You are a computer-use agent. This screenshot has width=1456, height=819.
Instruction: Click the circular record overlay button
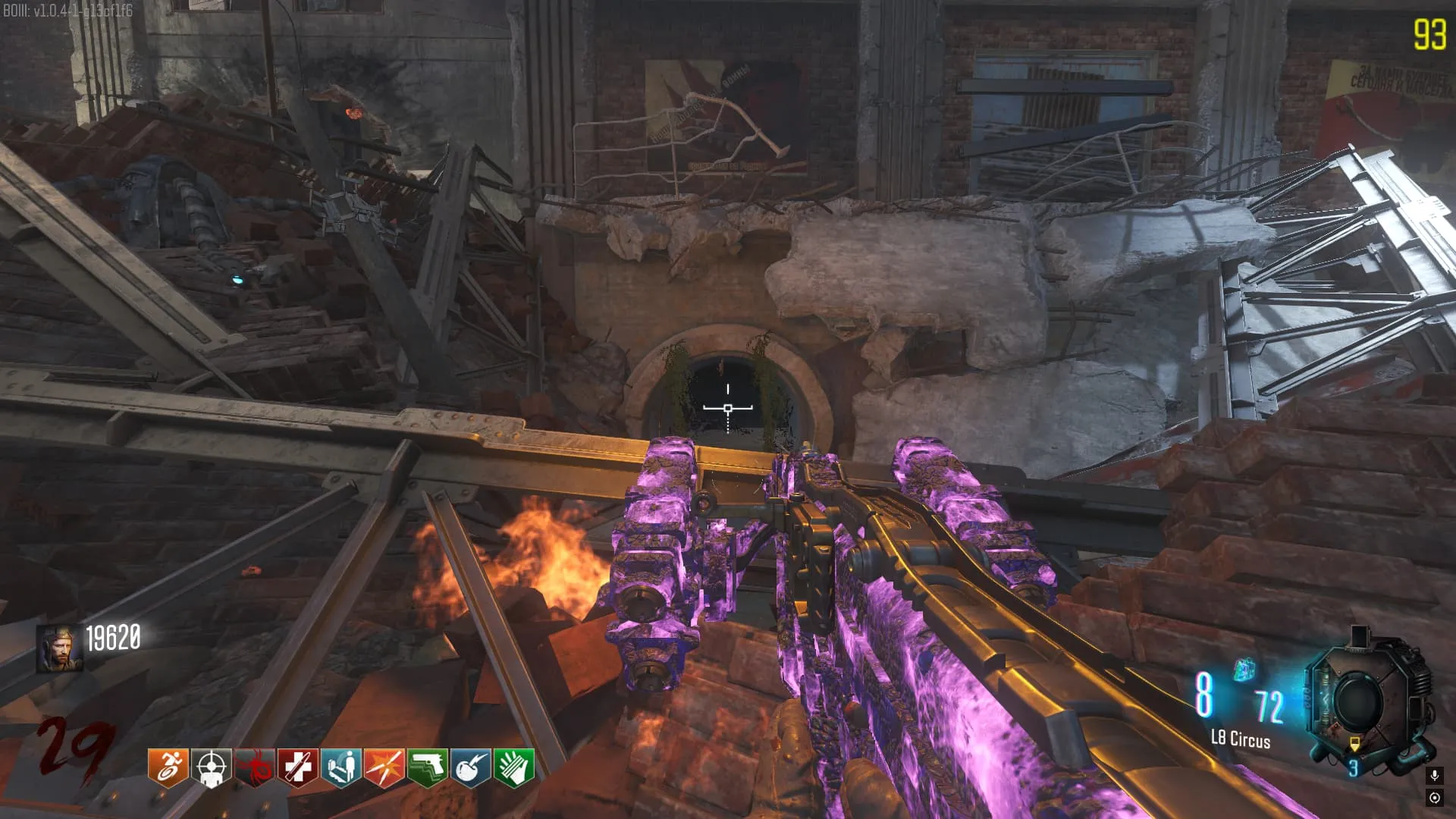1434,797
